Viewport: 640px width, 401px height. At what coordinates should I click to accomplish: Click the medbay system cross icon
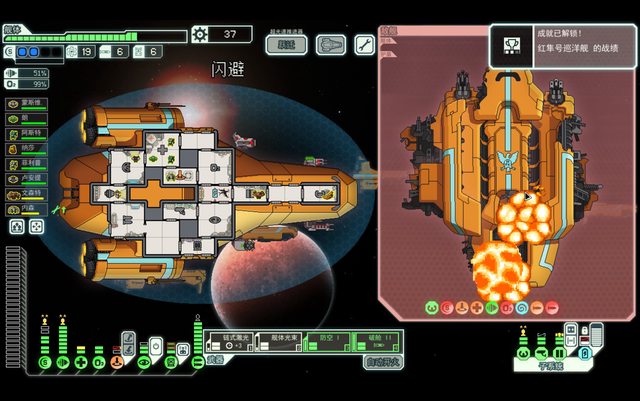click(x=82, y=359)
